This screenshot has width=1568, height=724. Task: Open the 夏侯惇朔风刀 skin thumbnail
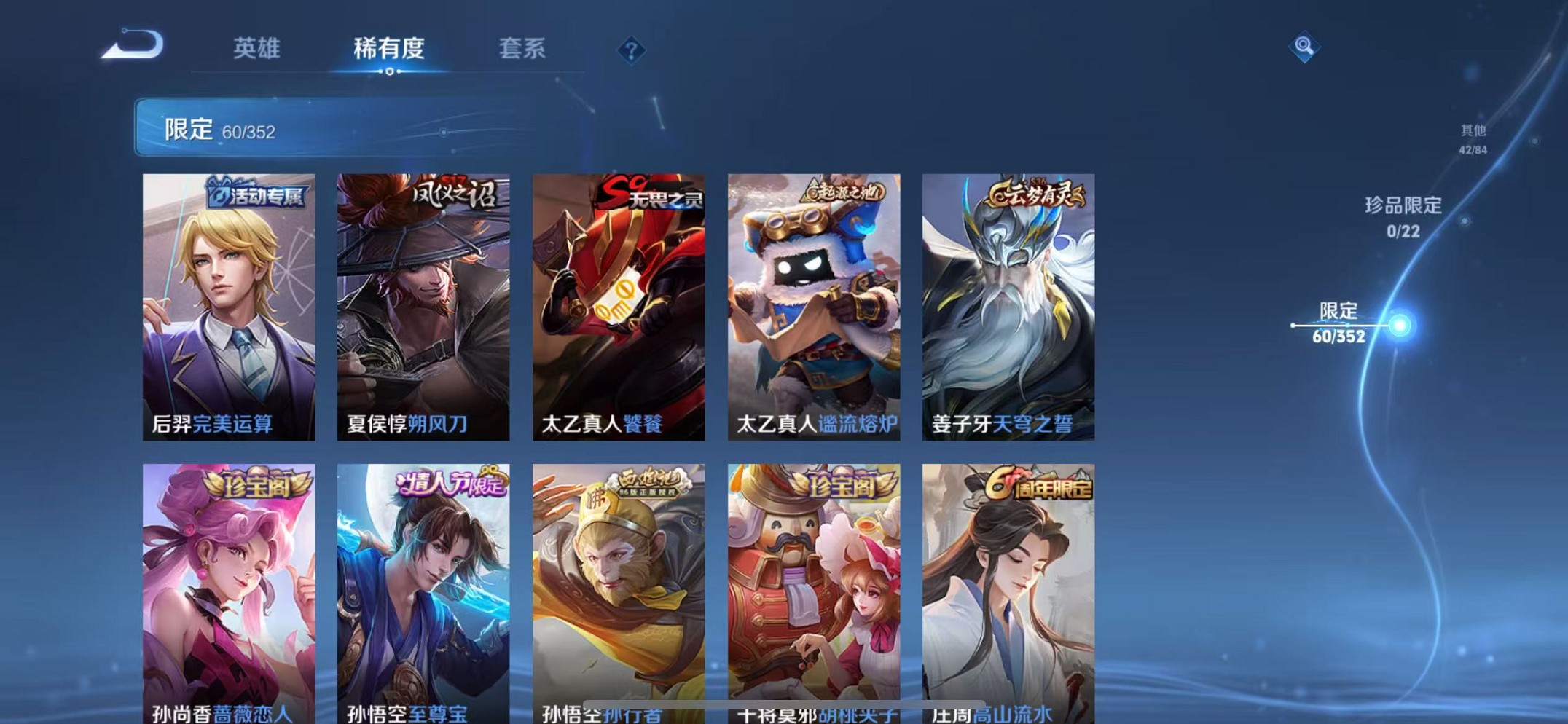pos(423,306)
